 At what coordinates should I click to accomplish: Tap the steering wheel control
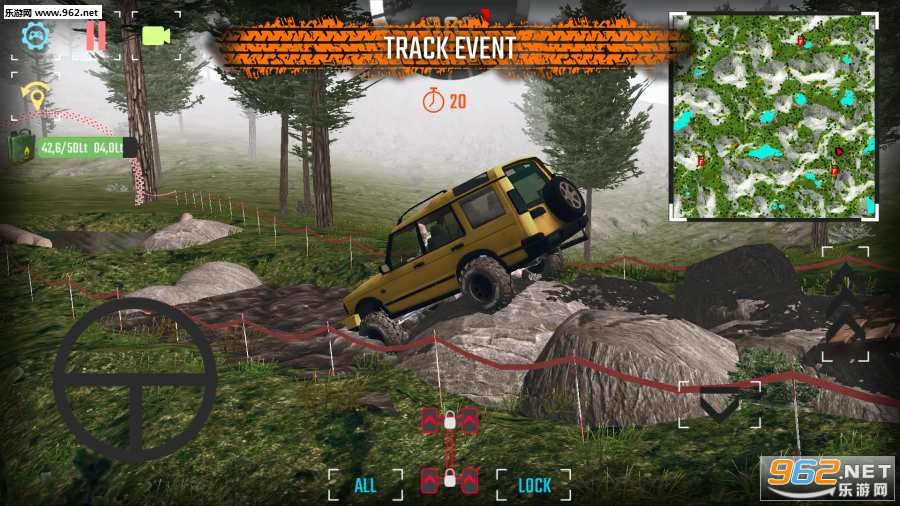point(135,380)
